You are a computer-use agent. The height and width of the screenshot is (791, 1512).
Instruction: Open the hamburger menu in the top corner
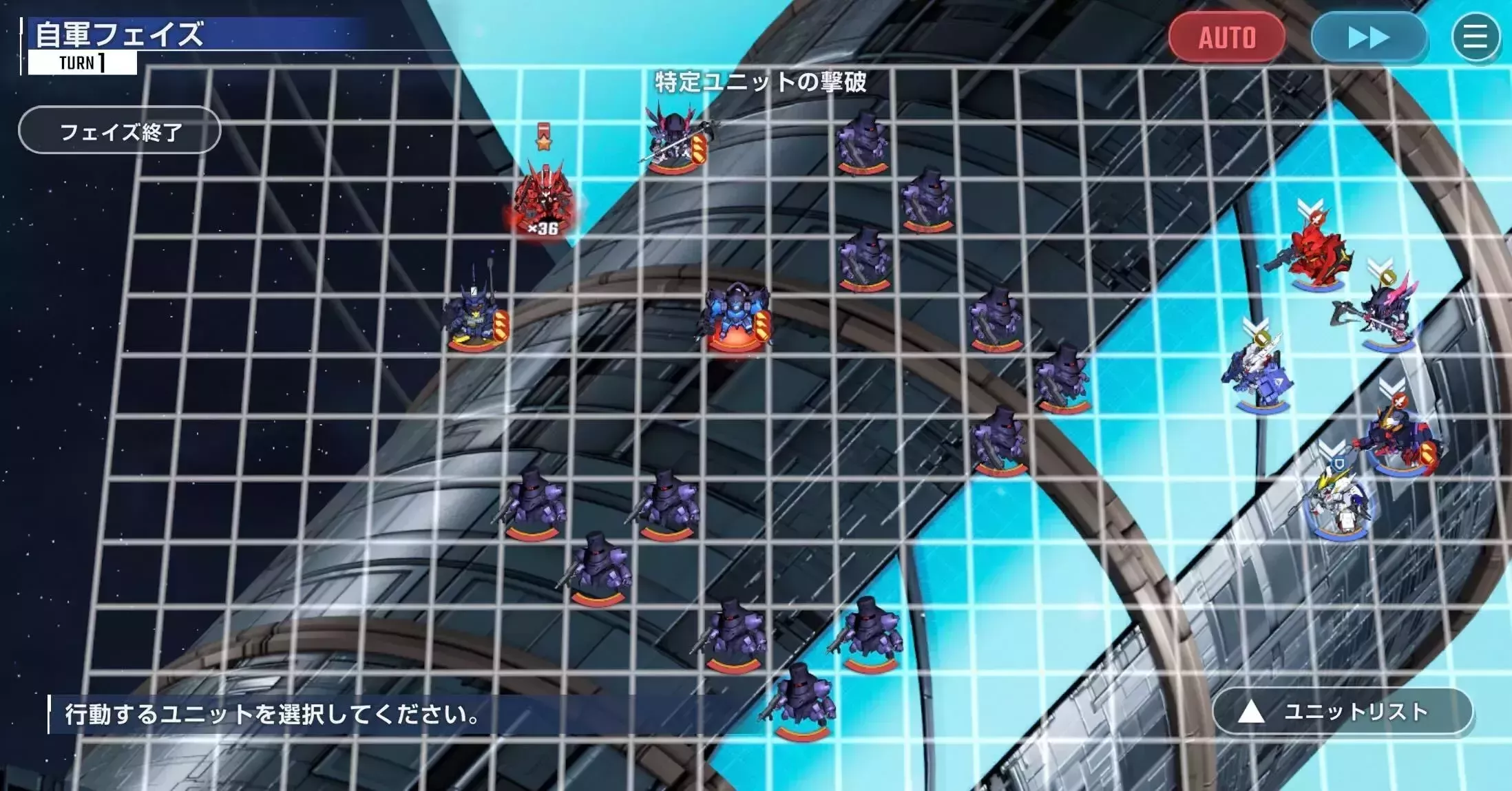tap(1474, 38)
